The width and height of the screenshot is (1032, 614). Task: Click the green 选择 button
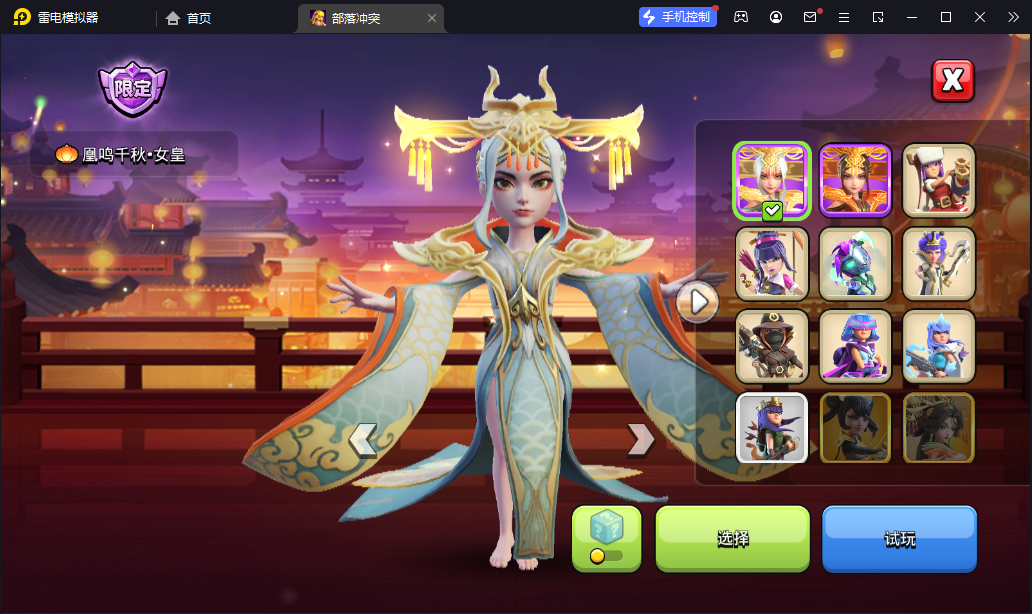(x=732, y=539)
